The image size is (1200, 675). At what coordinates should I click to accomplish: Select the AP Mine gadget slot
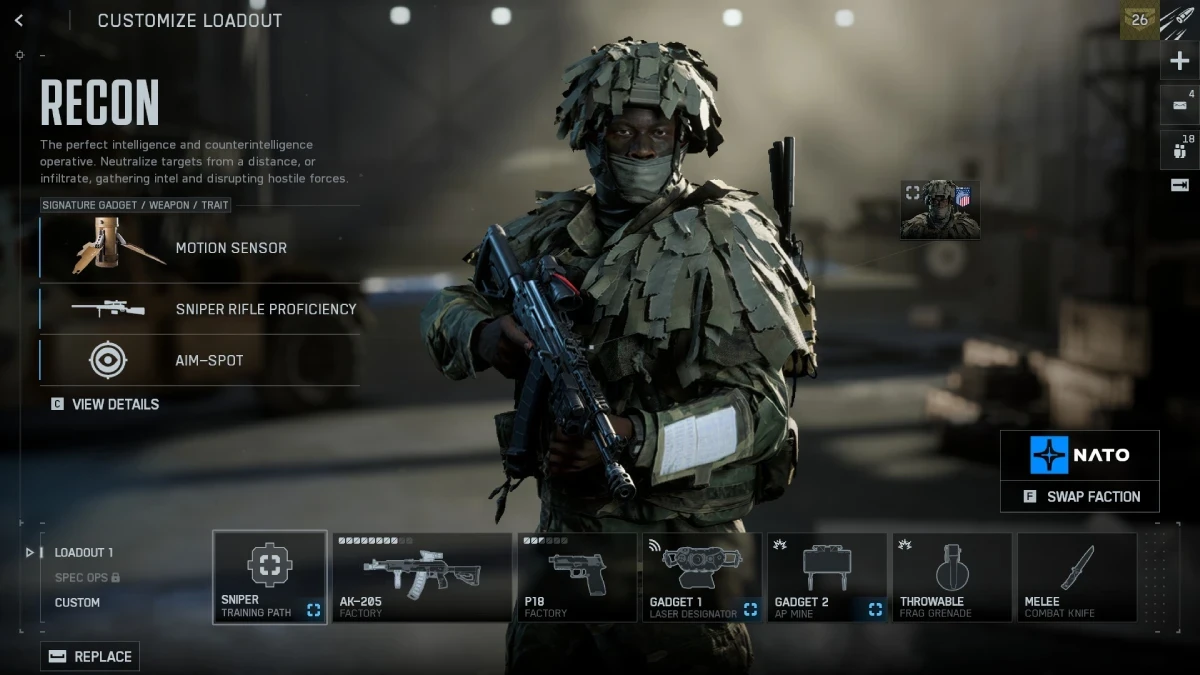click(827, 577)
